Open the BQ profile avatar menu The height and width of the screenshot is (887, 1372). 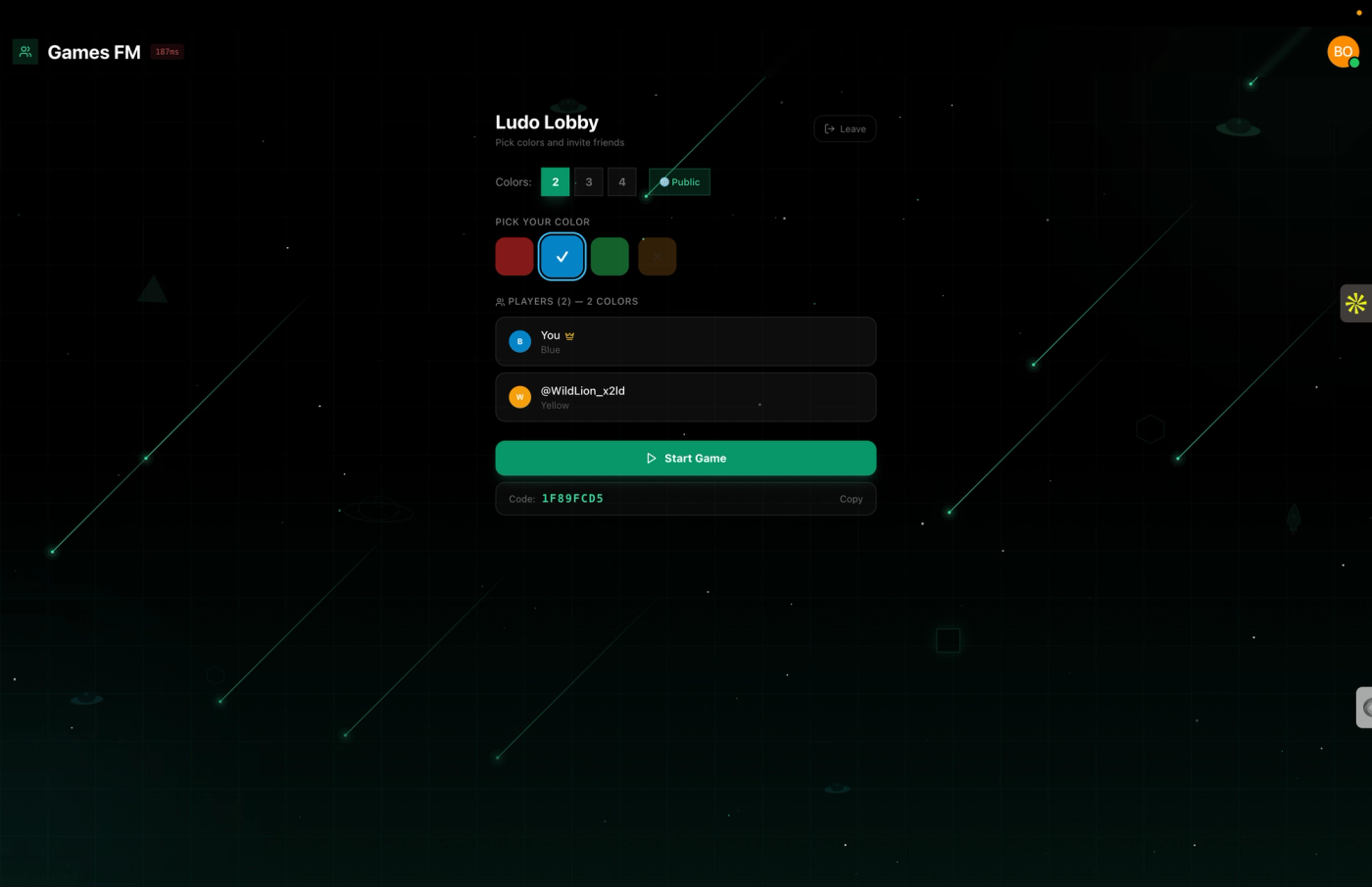coord(1342,51)
